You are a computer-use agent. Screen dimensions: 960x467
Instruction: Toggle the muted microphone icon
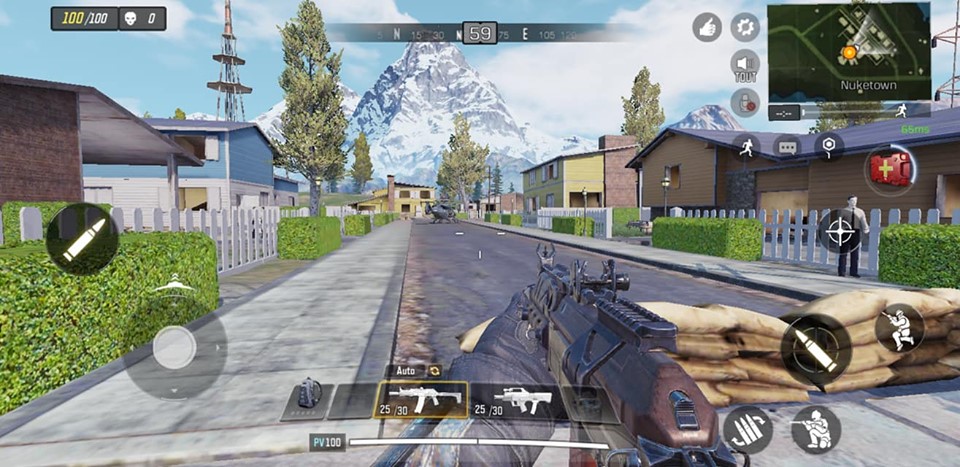point(745,102)
